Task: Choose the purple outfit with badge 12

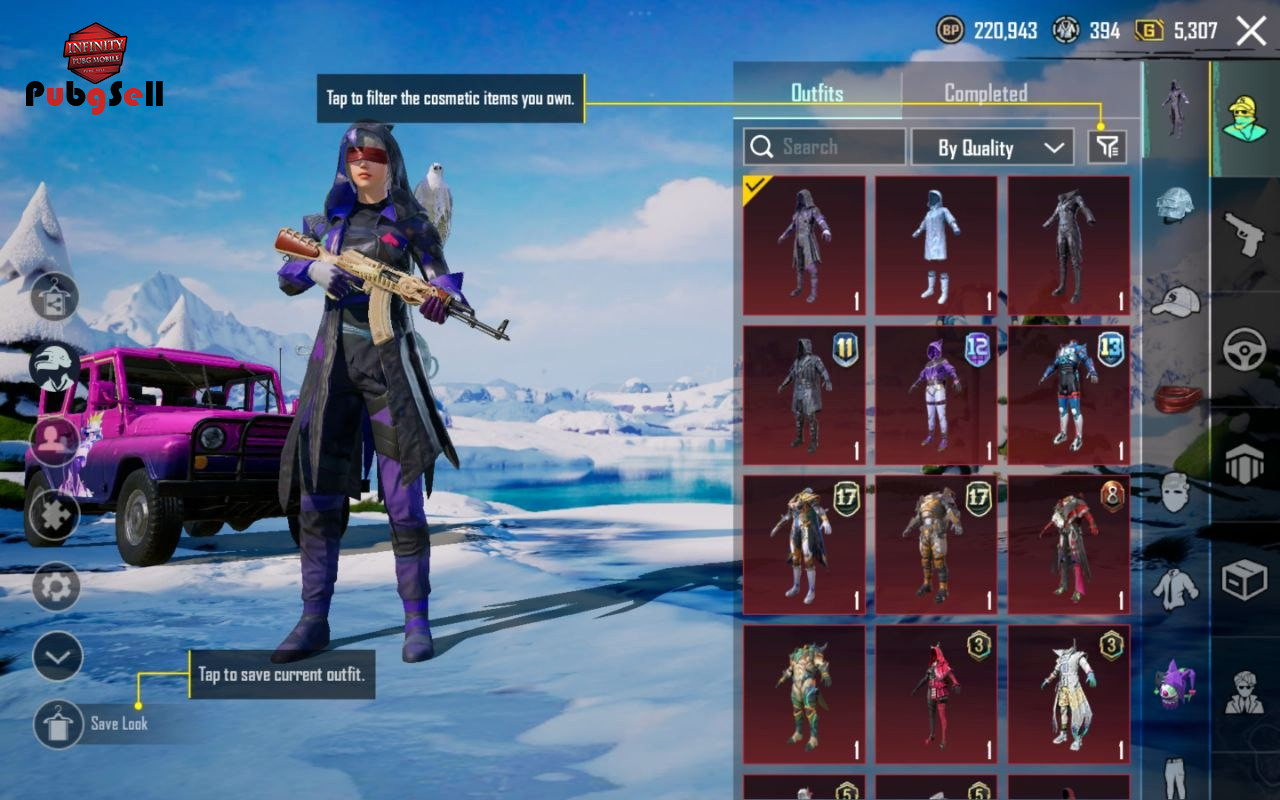Action: pyautogui.click(x=936, y=395)
